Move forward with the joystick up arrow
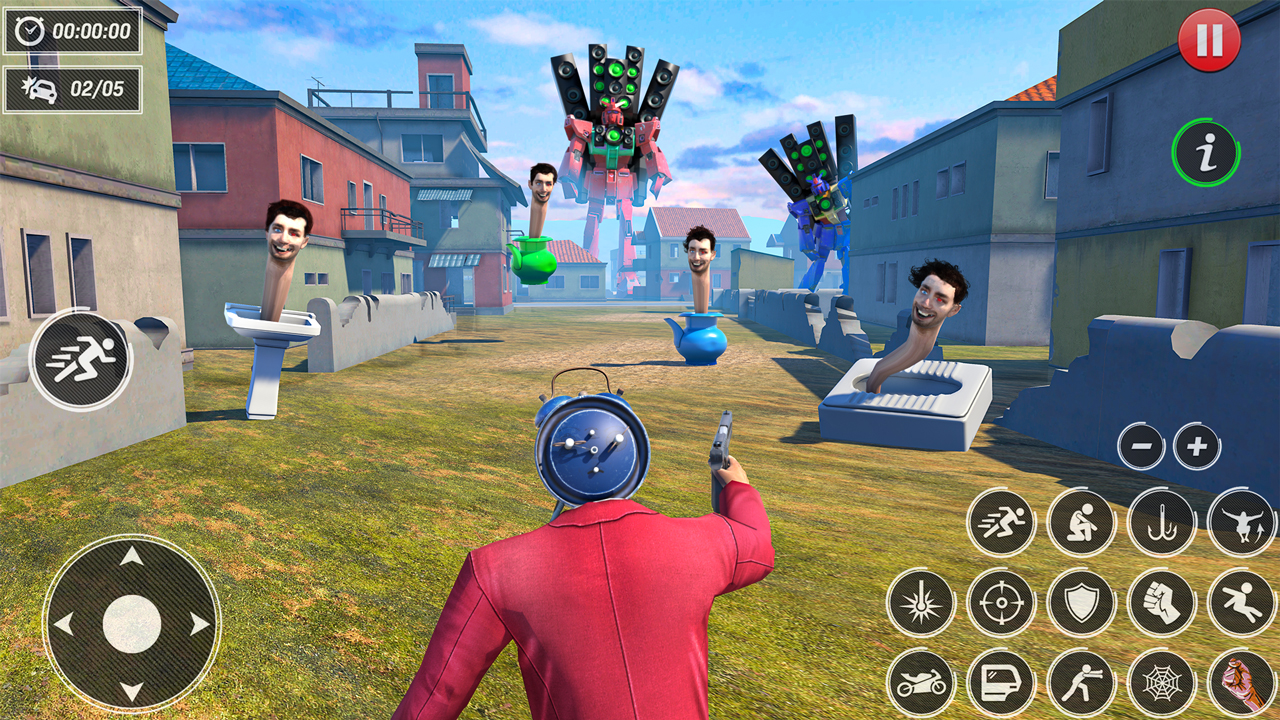Image resolution: width=1280 pixels, height=720 pixels. tap(131, 556)
